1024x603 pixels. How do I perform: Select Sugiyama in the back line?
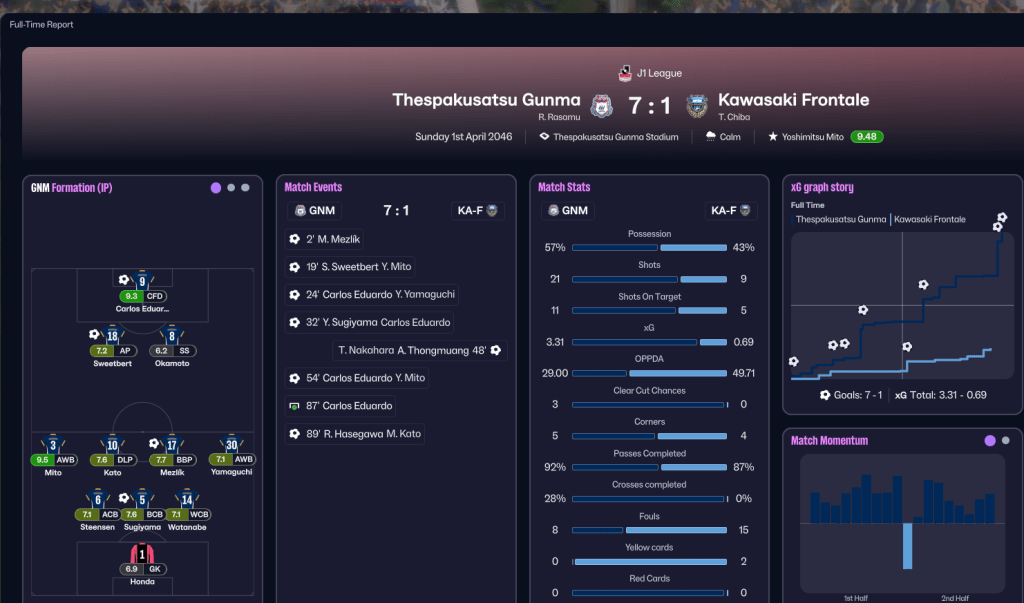click(x=142, y=501)
